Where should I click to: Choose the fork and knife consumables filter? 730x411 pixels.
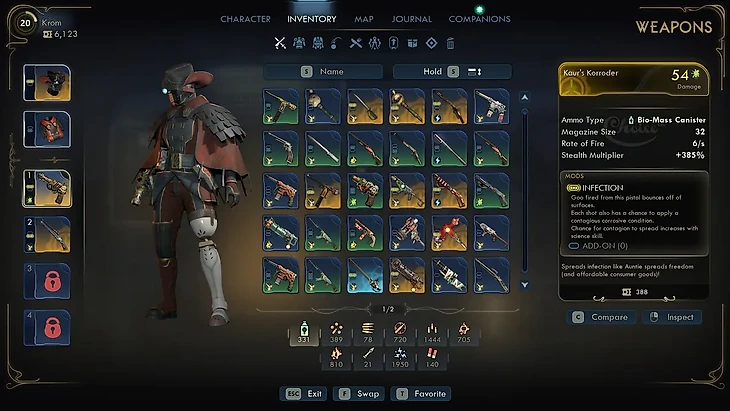point(355,43)
